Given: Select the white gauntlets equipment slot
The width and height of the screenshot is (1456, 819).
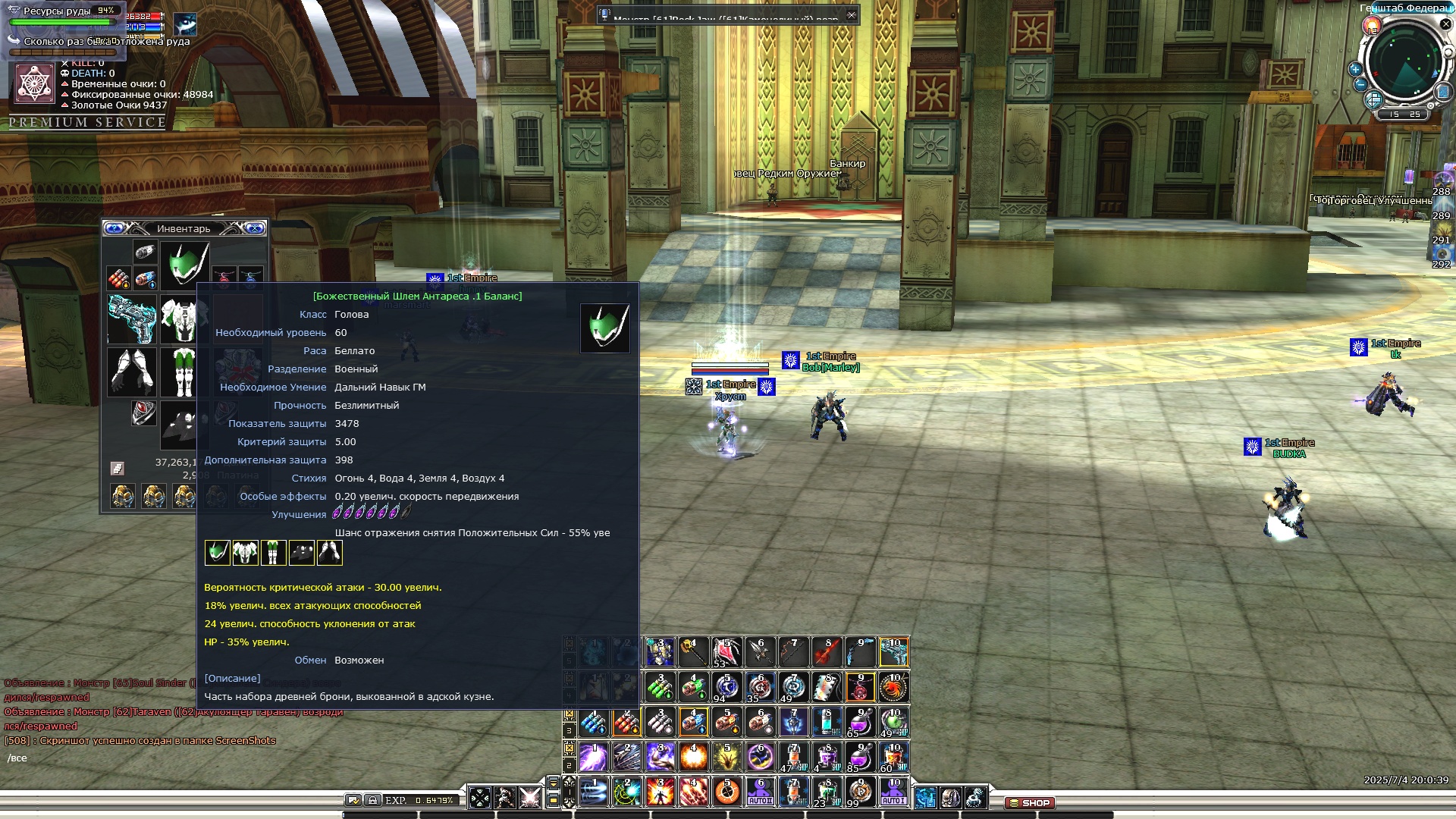Looking at the screenshot, I should (132, 372).
